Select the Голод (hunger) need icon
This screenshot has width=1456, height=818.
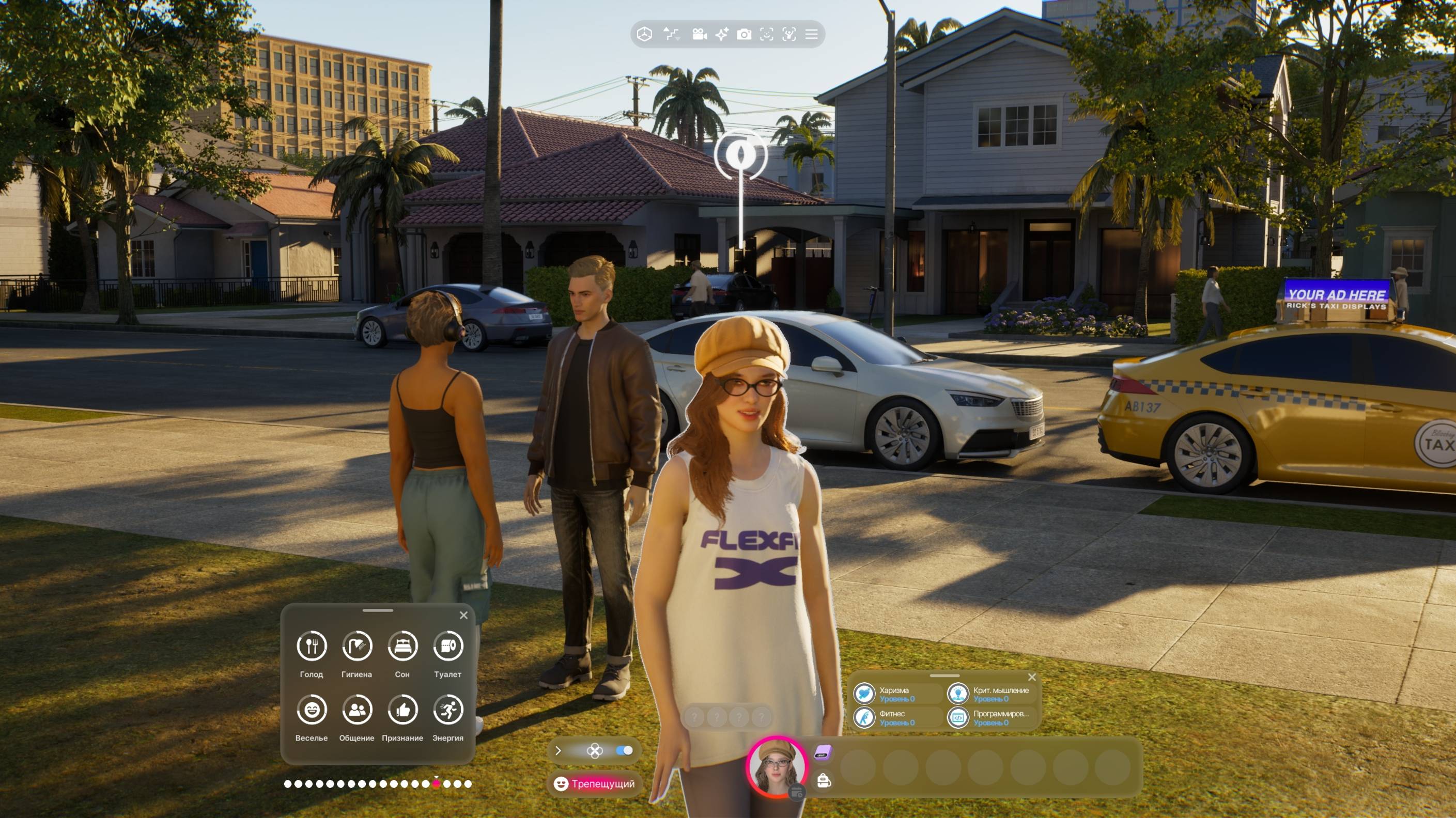(312, 646)
